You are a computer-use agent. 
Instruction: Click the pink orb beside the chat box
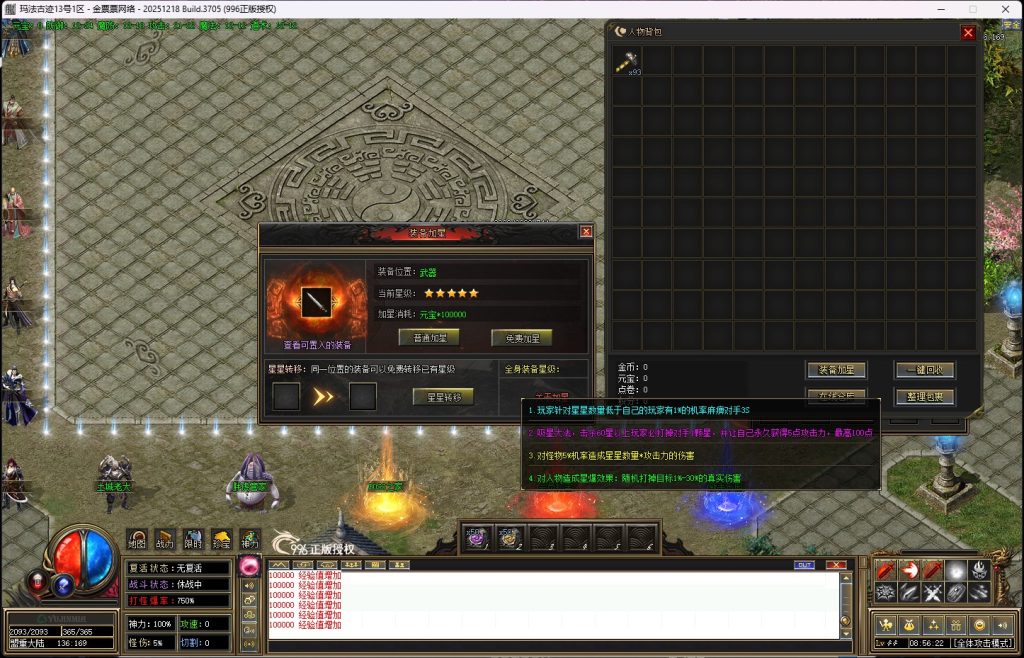[250, 566]
